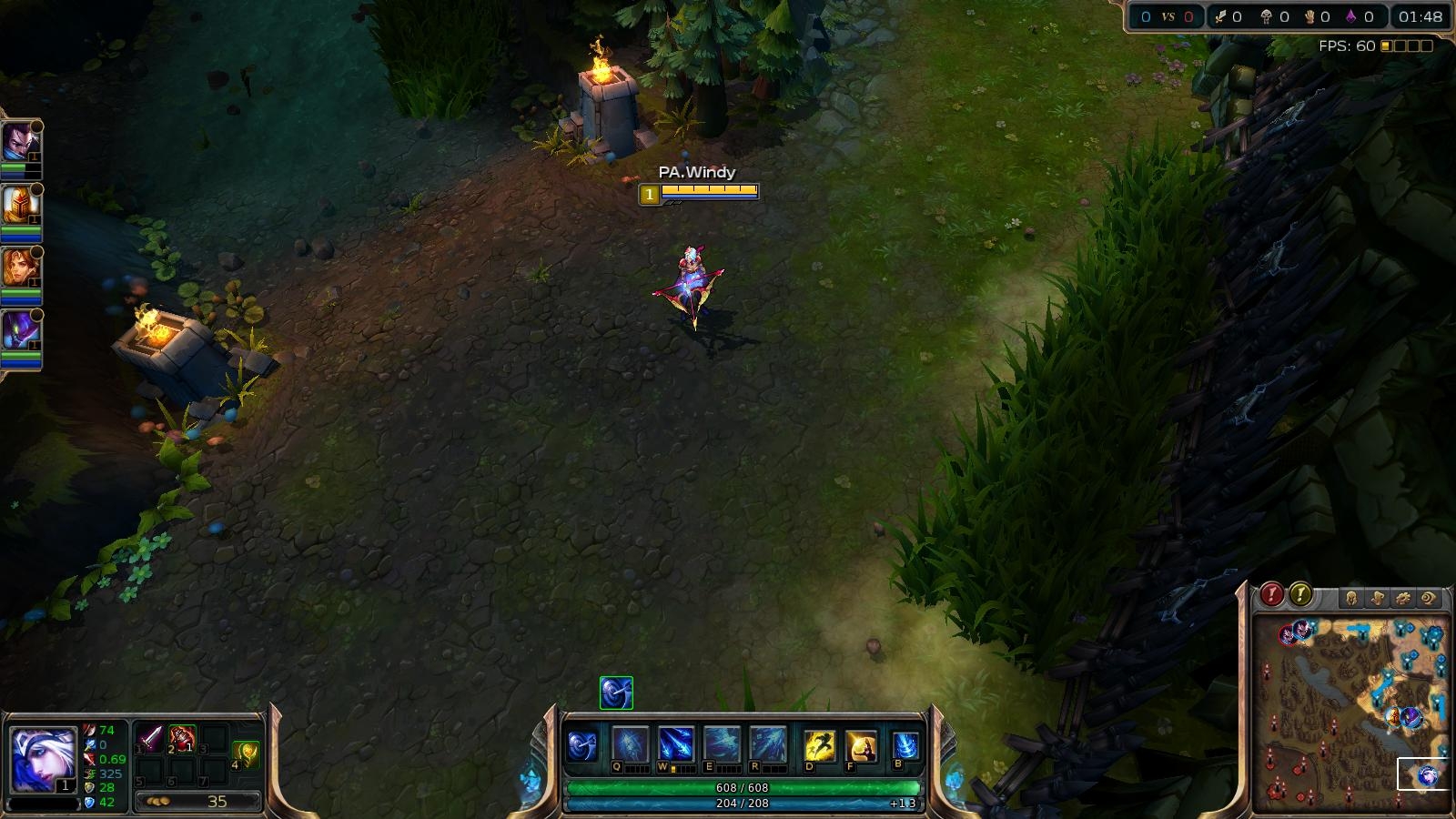Use the Q ability icon
This screenshot has width=1456, height=819.
coord(630,744)
